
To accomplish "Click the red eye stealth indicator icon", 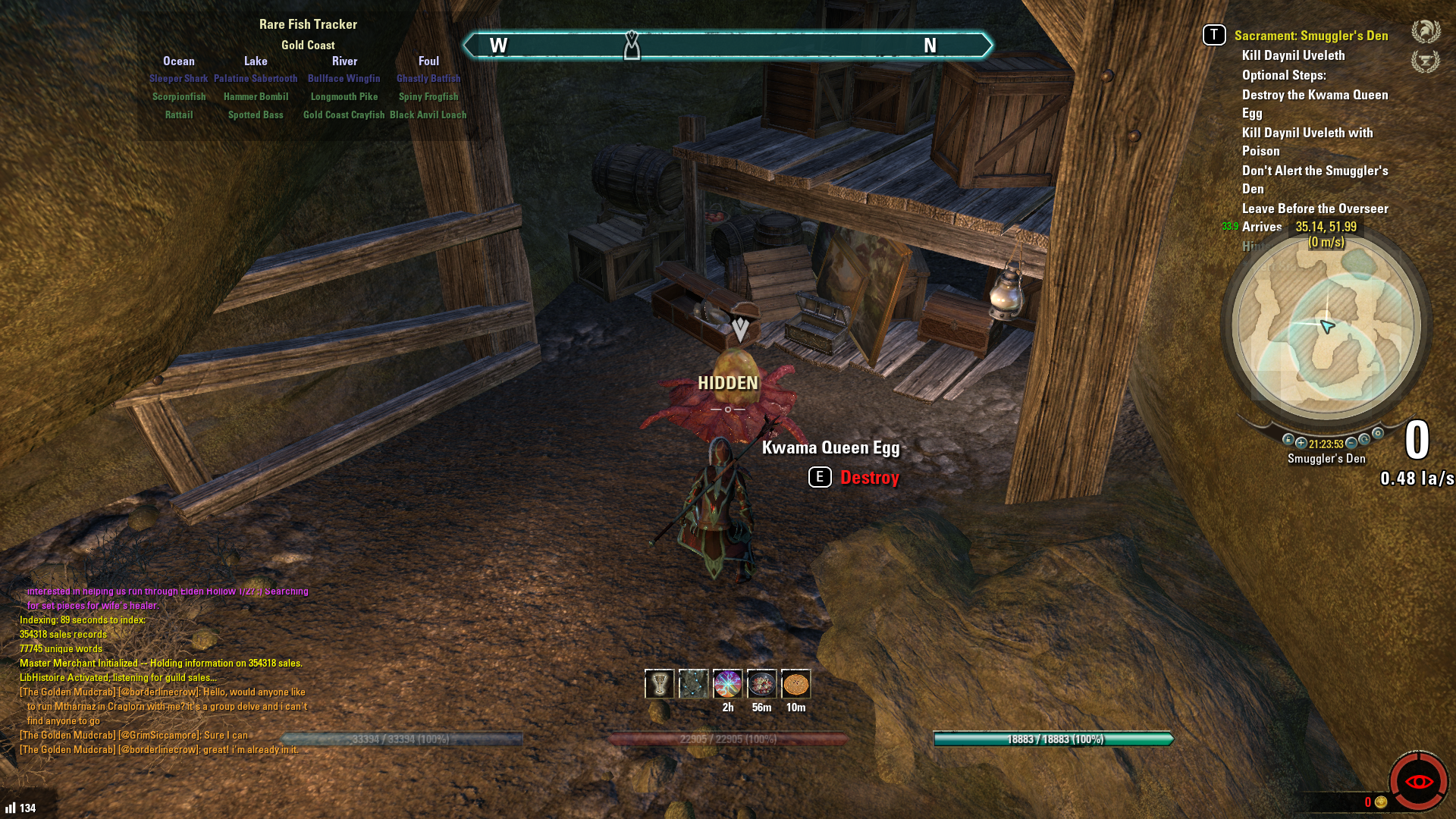I will coord(1418,781).
